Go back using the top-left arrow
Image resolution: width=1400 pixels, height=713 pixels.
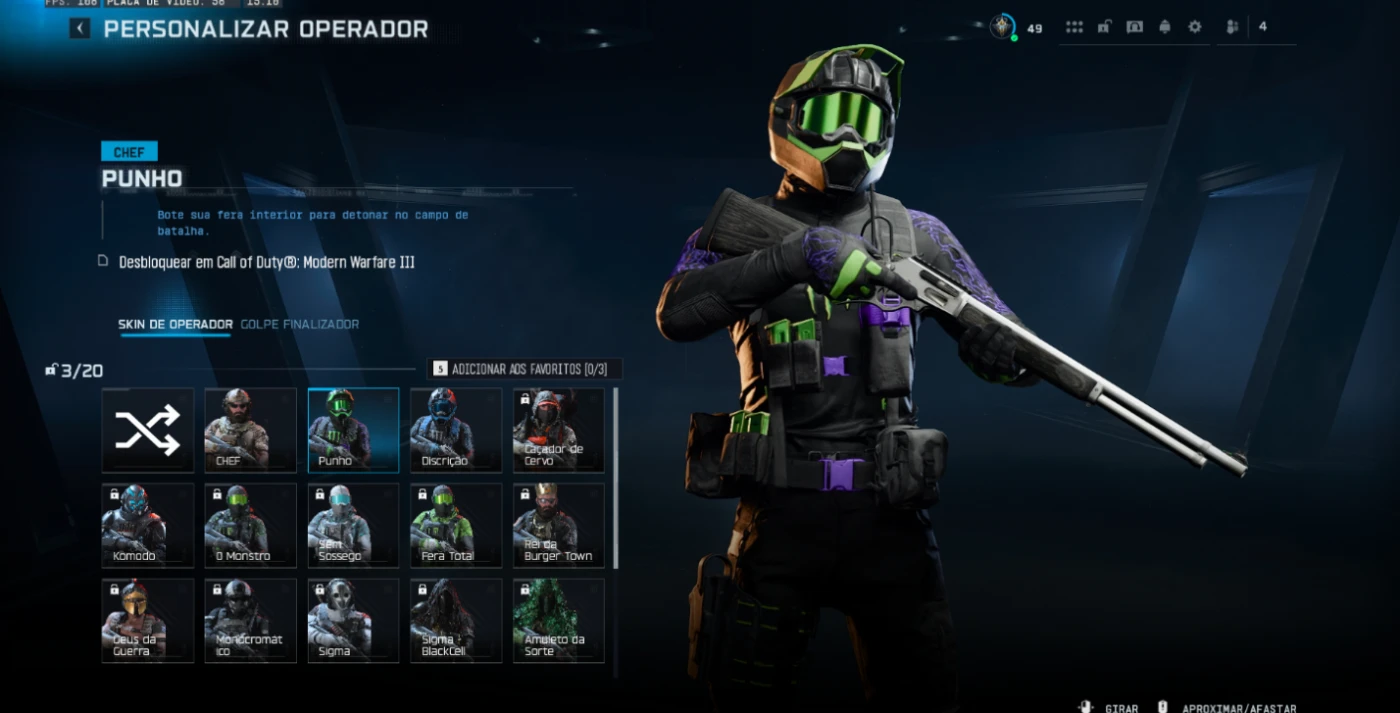(x=80, y=29)
